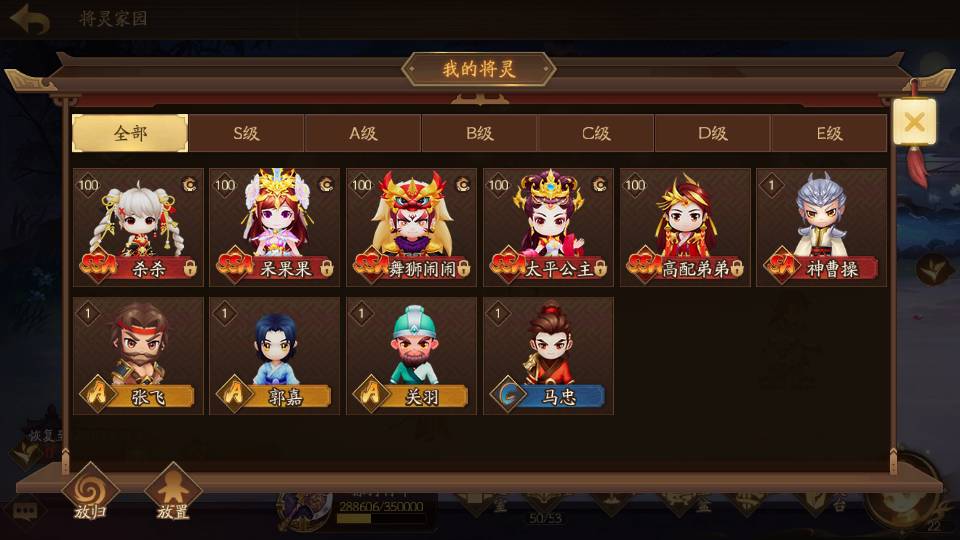Choose the 呆果果 spirit card

tap(275, 227)
